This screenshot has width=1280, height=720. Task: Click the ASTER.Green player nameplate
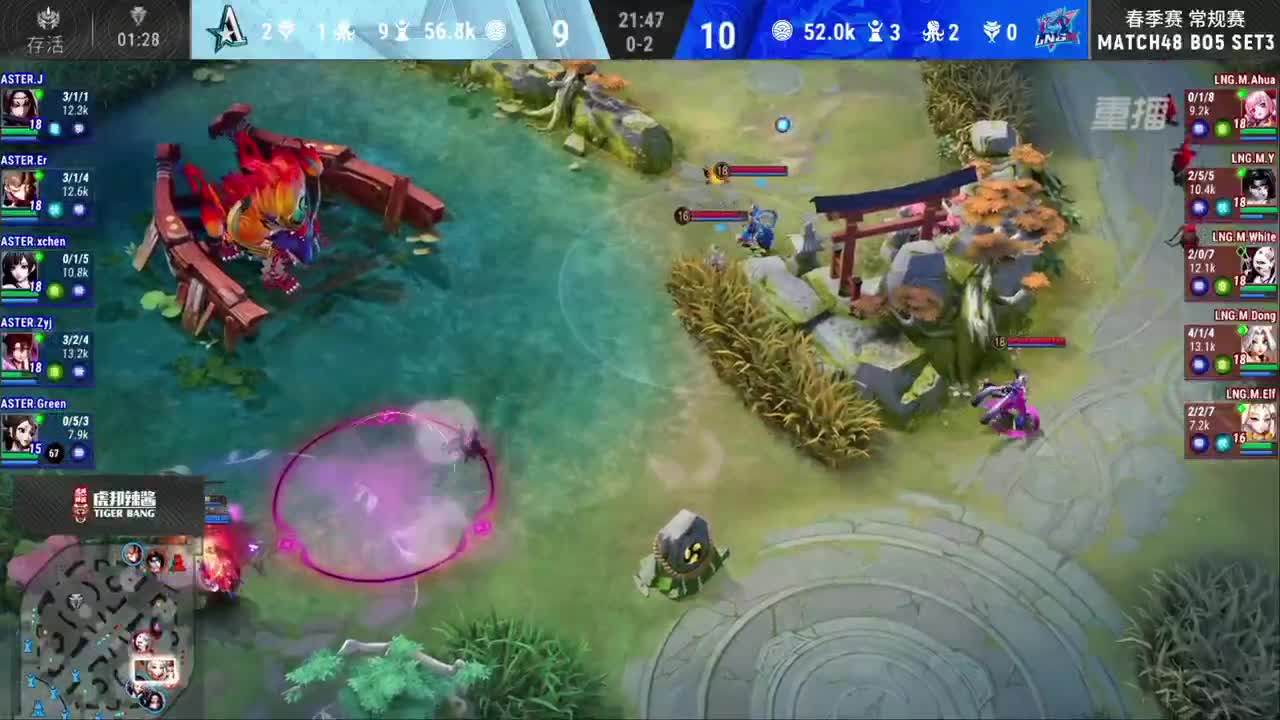pyautogui.click(x=34, y=403)
